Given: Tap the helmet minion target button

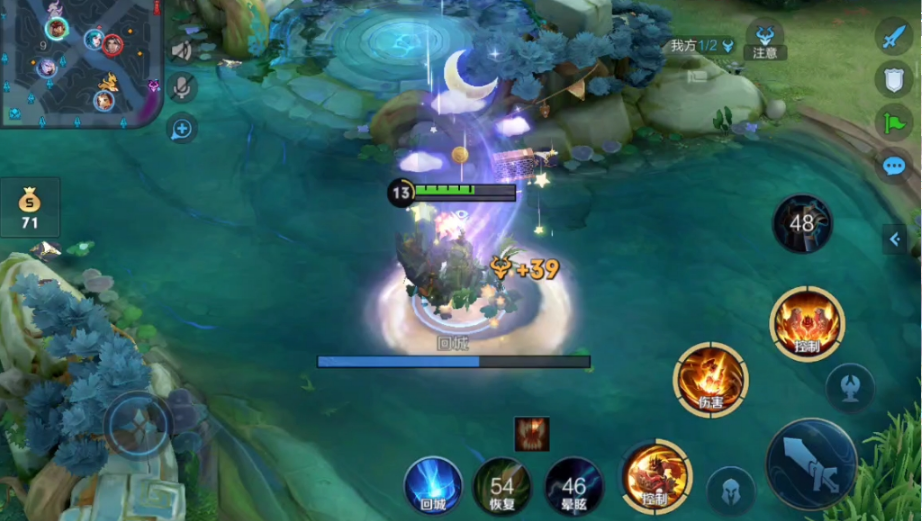Looking at the screenshot, I should coord(731,491).
